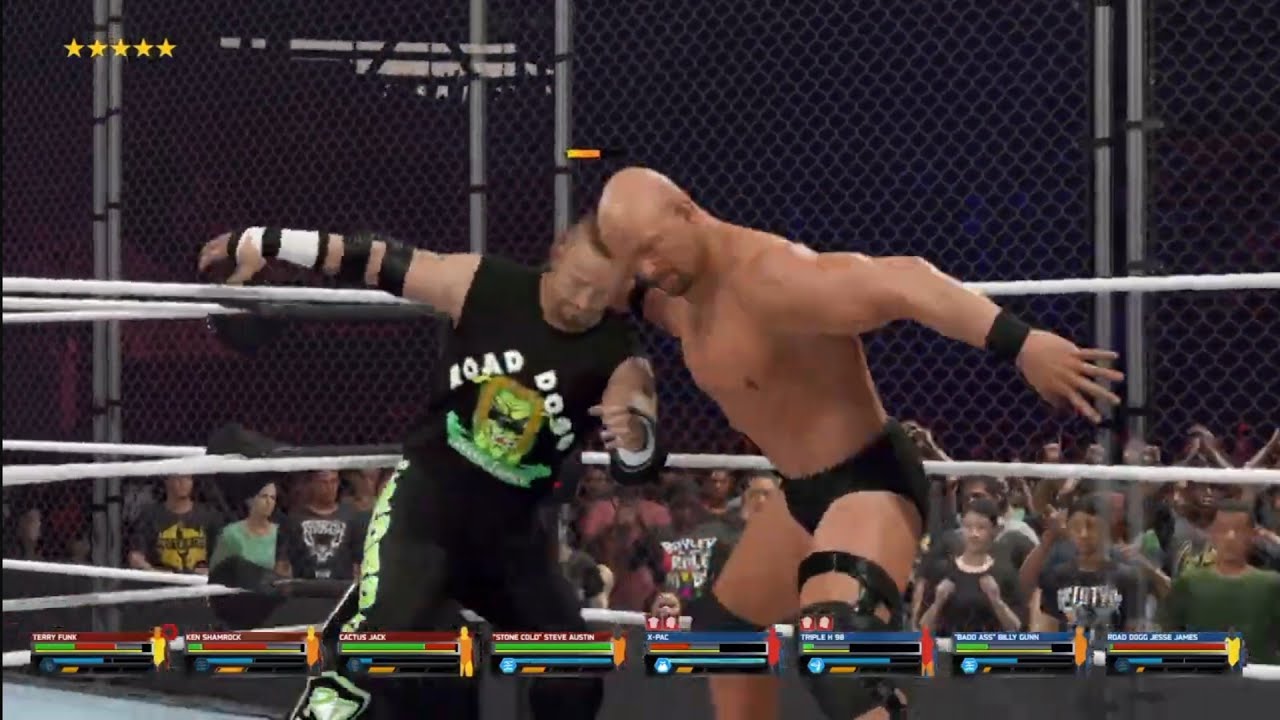Image resolution: width=1280 pixels, height=720 pixels.
Task: Select Terry Funk's wrestler status panel
Action: [98, 651]
